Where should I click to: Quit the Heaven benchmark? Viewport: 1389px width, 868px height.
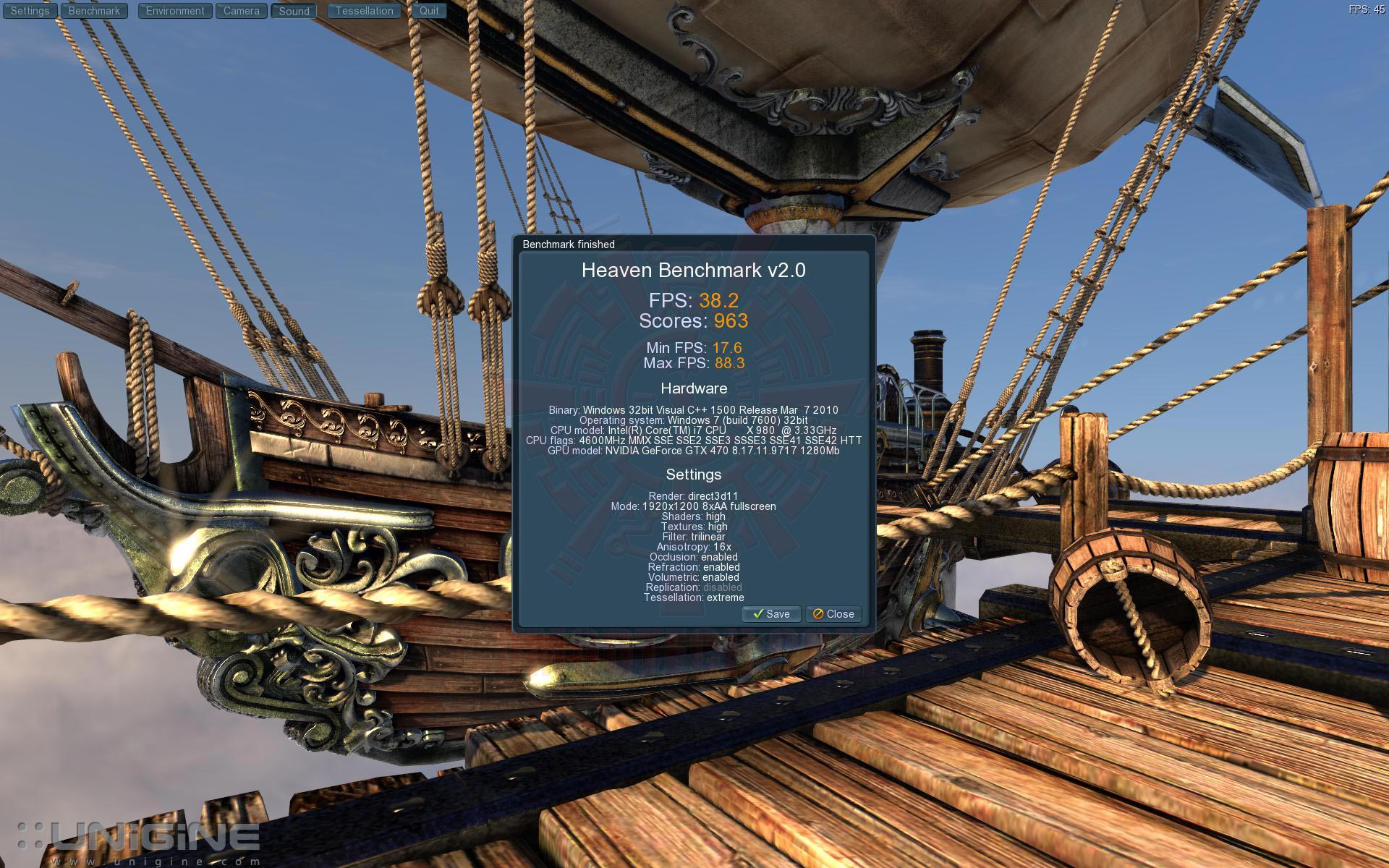[x=429, y=11]
